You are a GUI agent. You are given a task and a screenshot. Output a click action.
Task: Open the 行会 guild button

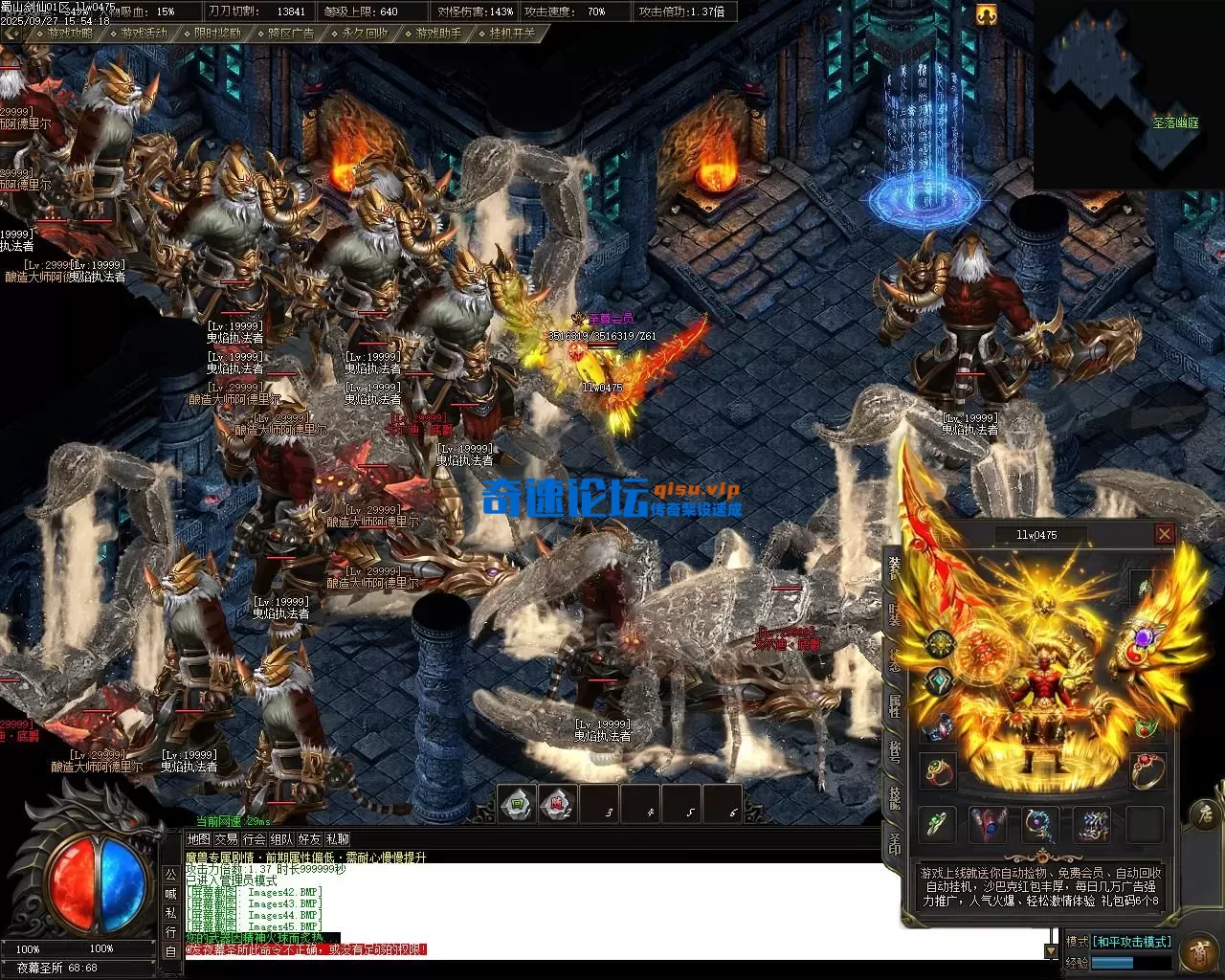(x=254, y=839)
